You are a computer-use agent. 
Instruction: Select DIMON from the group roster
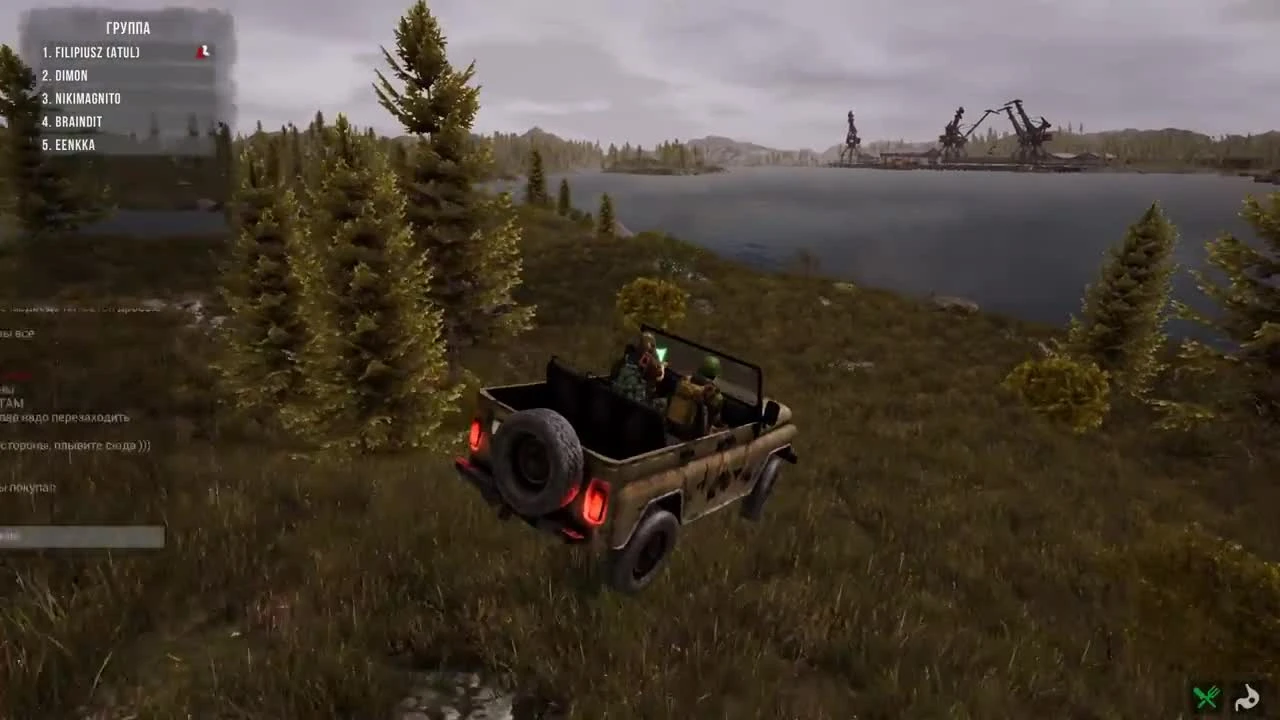pyautogui.click(x=64, y=75)
